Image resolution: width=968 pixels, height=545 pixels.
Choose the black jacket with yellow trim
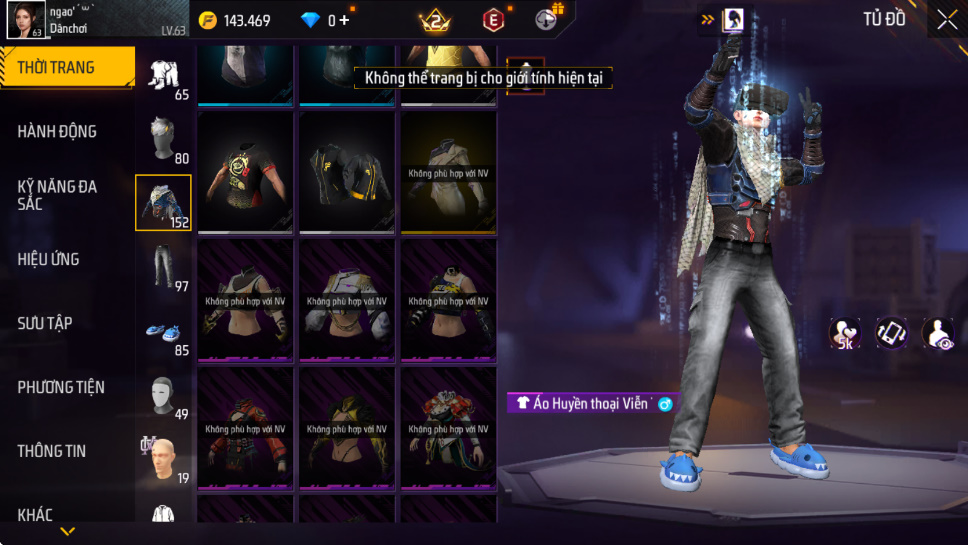(347, 172)
